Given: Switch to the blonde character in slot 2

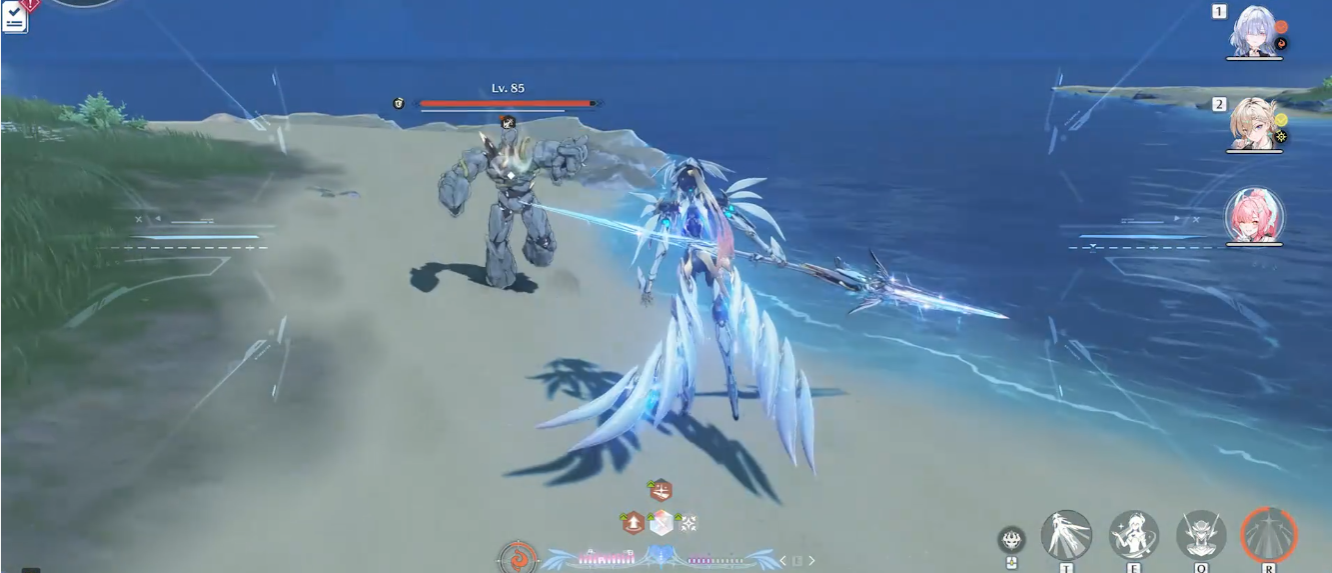Looking at the screenshot, I should (x=1254, y=123).
